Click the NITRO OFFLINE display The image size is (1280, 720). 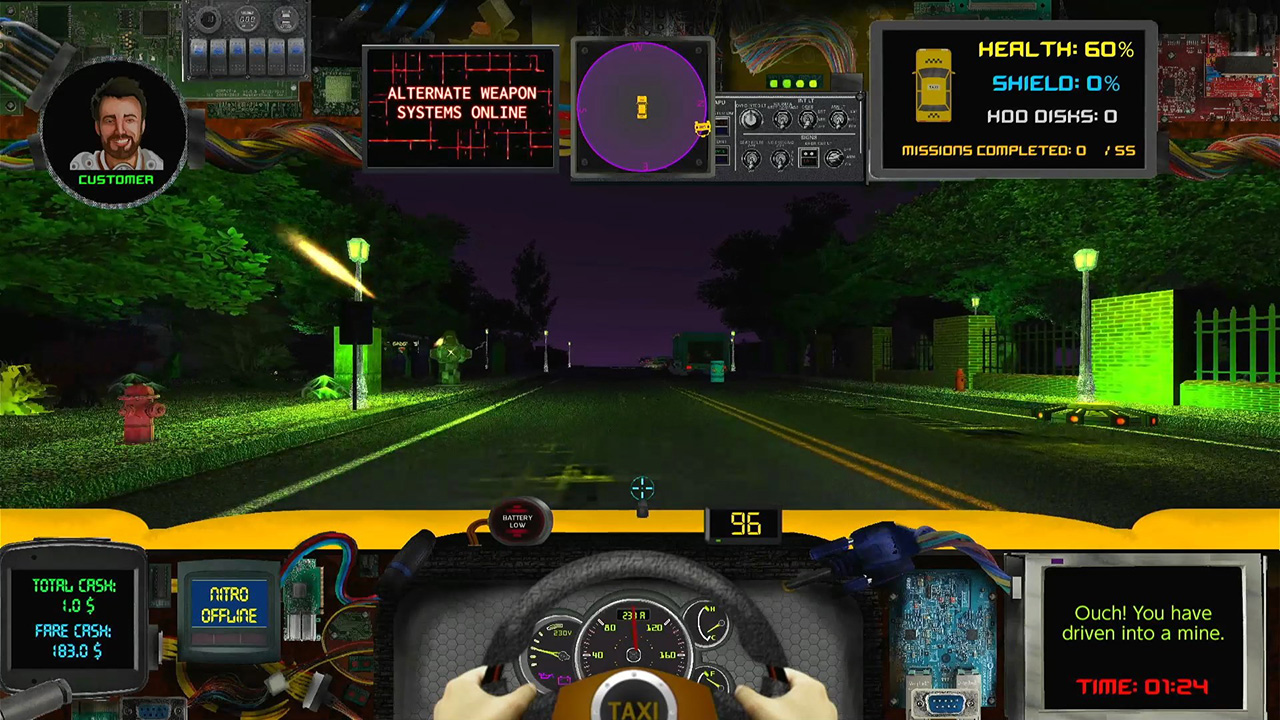(x=229, y=605)
